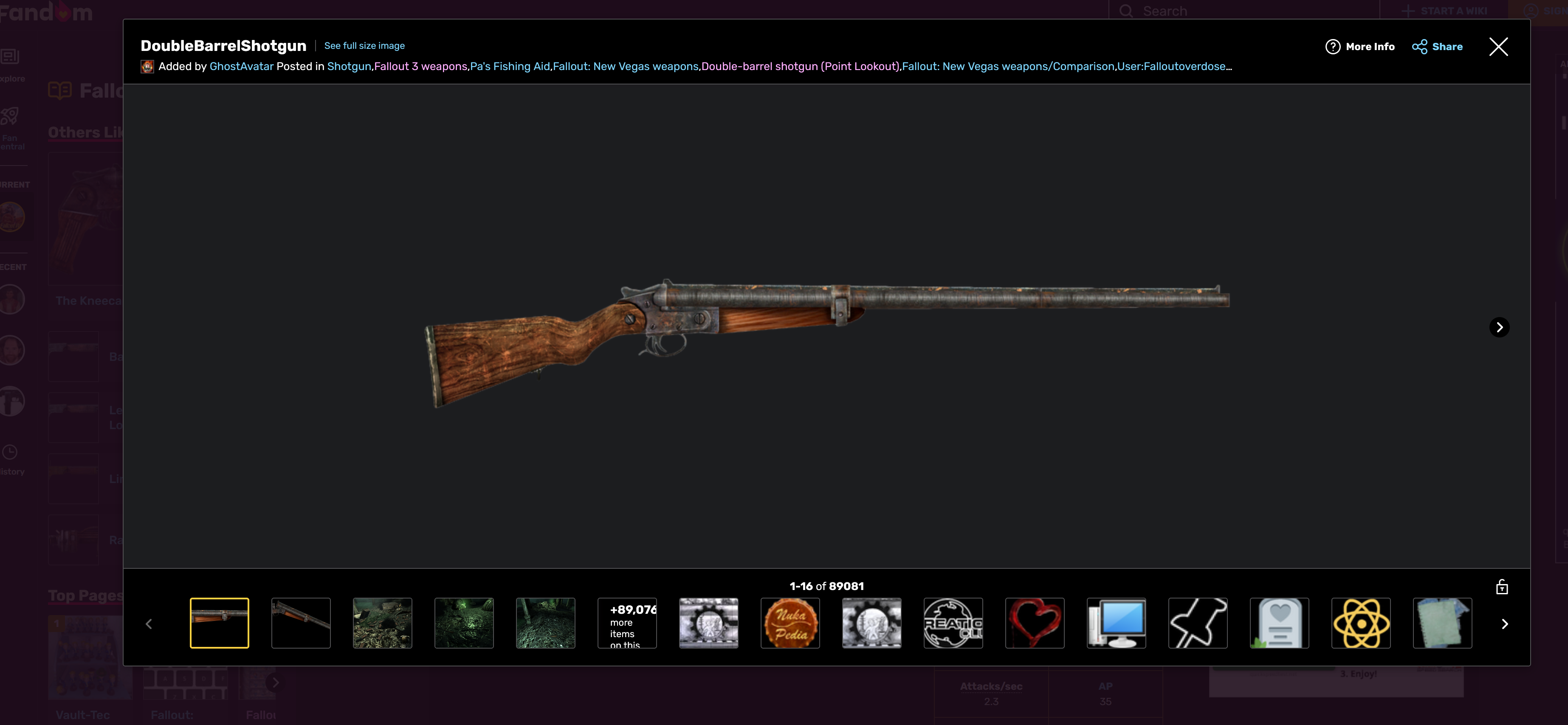1568x725 pixels.
Task: Open the red heart image thumbnail
Action: tap(1035, 623)
